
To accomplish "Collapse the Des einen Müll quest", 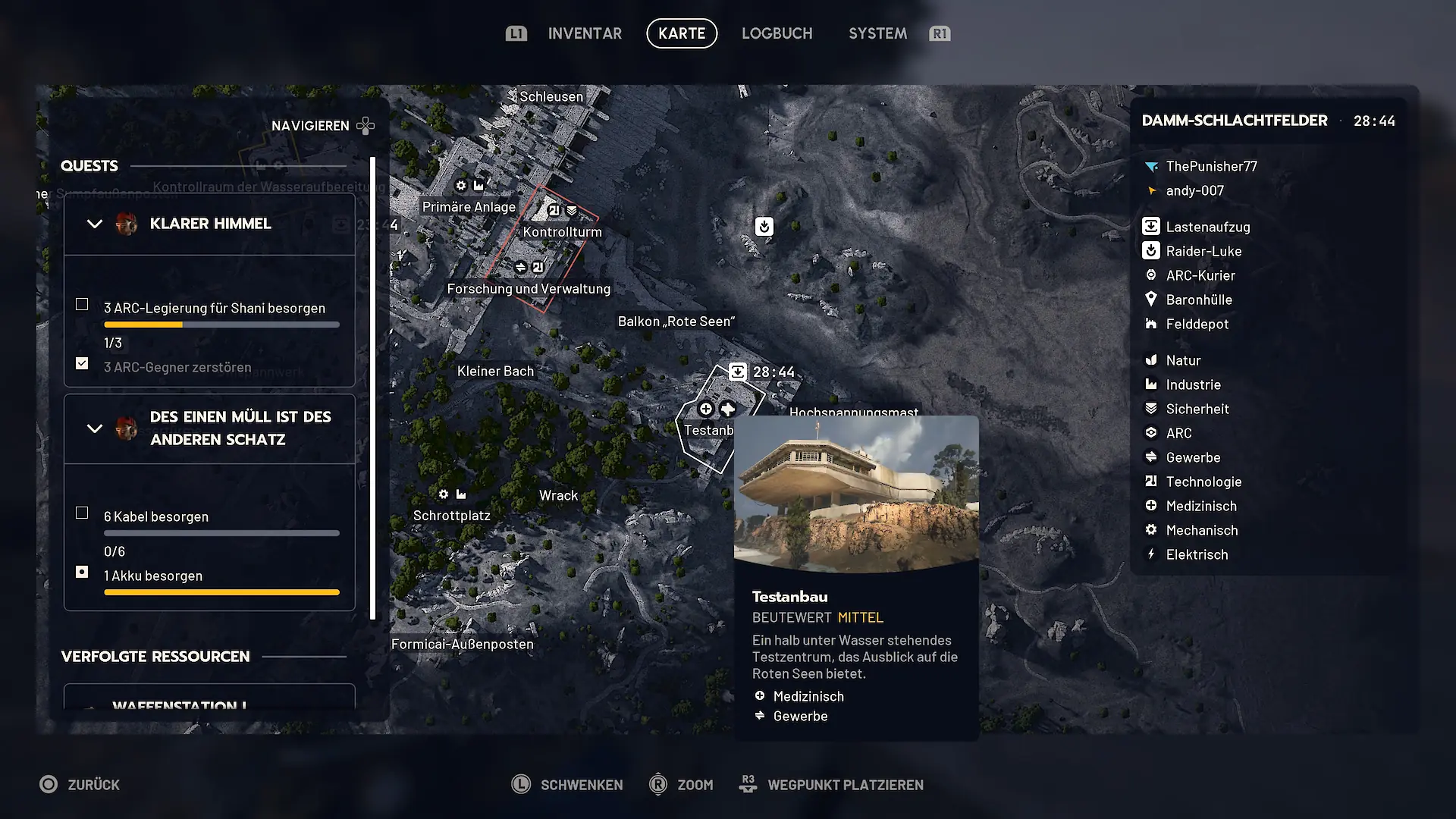I will (95, 428).
